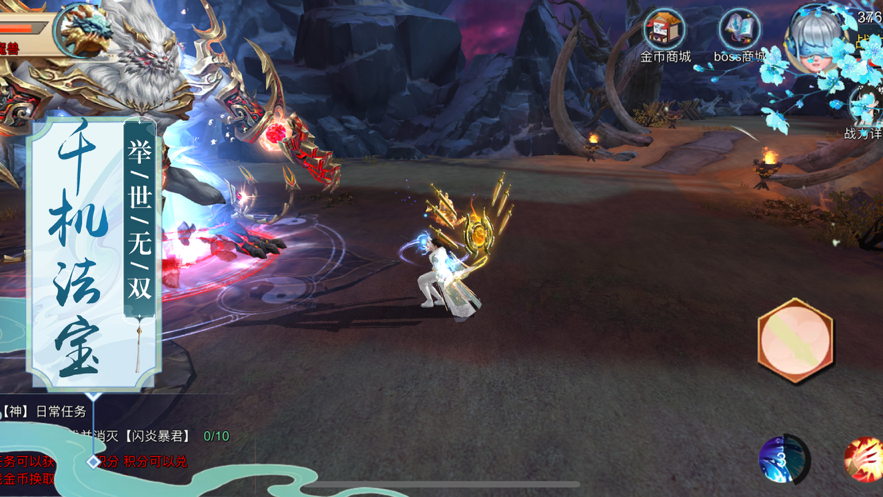Open the boss商城 spellbook shop
Viewport: 883px width, 497px height.
click(x=740, y=32)
